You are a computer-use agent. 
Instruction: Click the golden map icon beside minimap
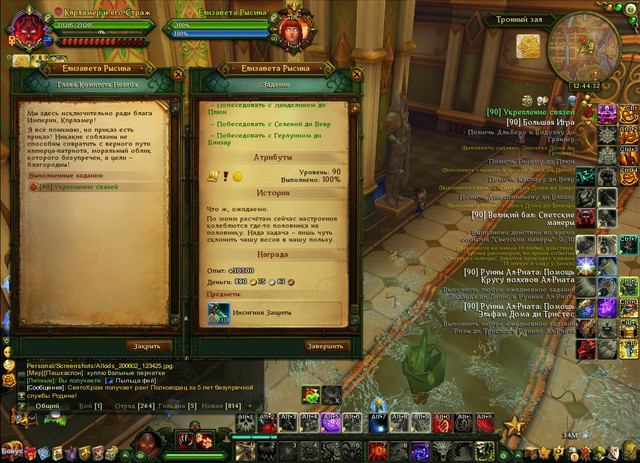[529, 47]
